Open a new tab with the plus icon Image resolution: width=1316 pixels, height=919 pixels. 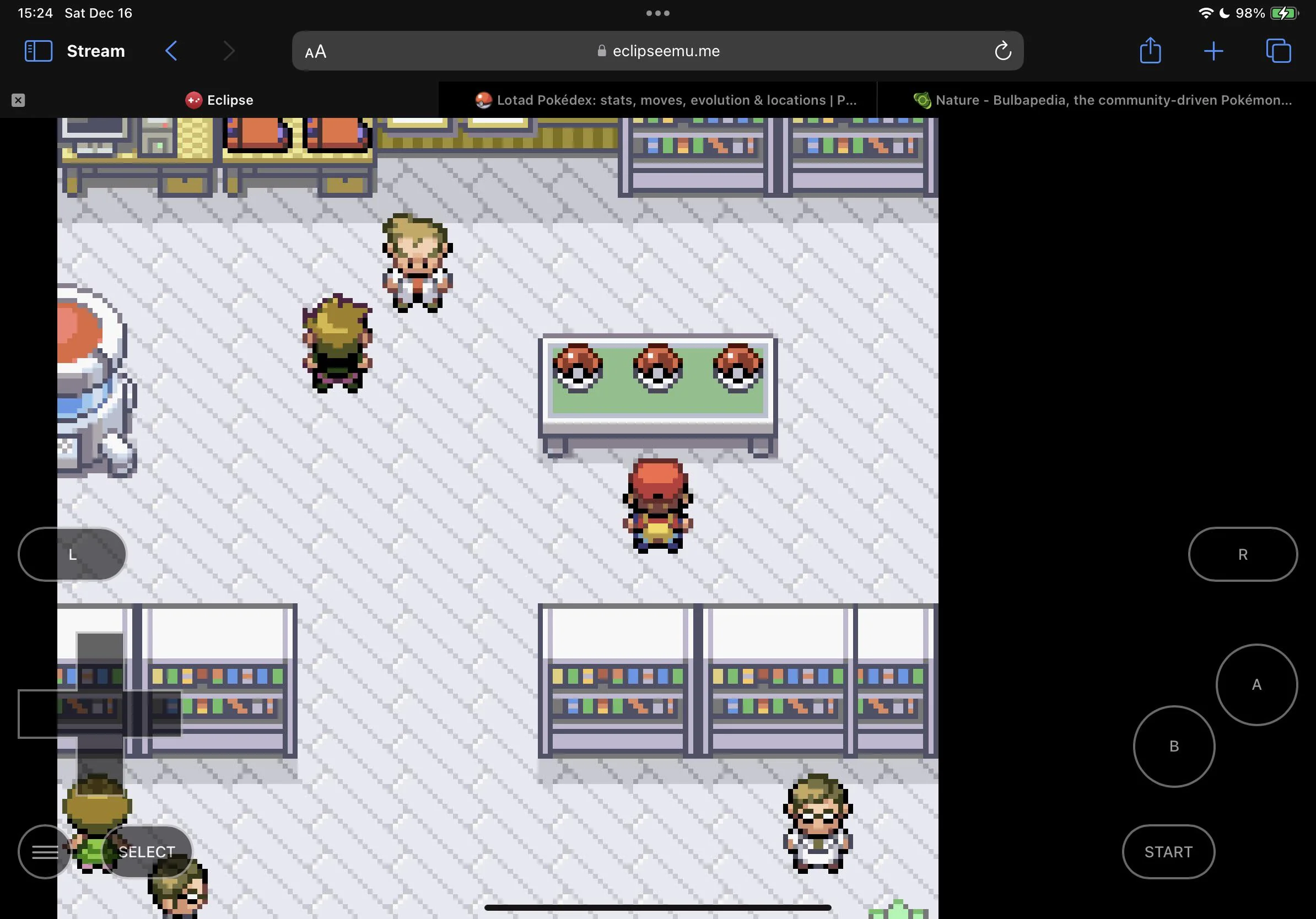[1213, 51]
